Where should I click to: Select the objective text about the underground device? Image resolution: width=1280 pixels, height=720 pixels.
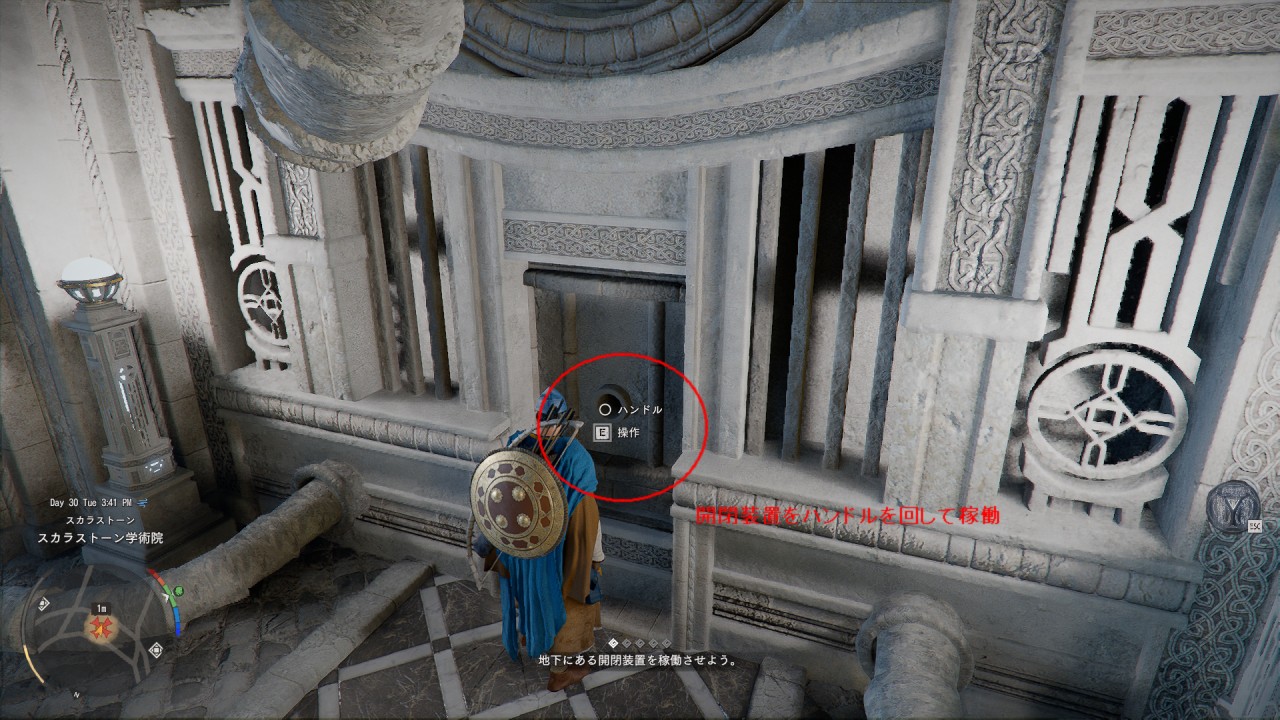pyautogui.click(x=638, y=660)
